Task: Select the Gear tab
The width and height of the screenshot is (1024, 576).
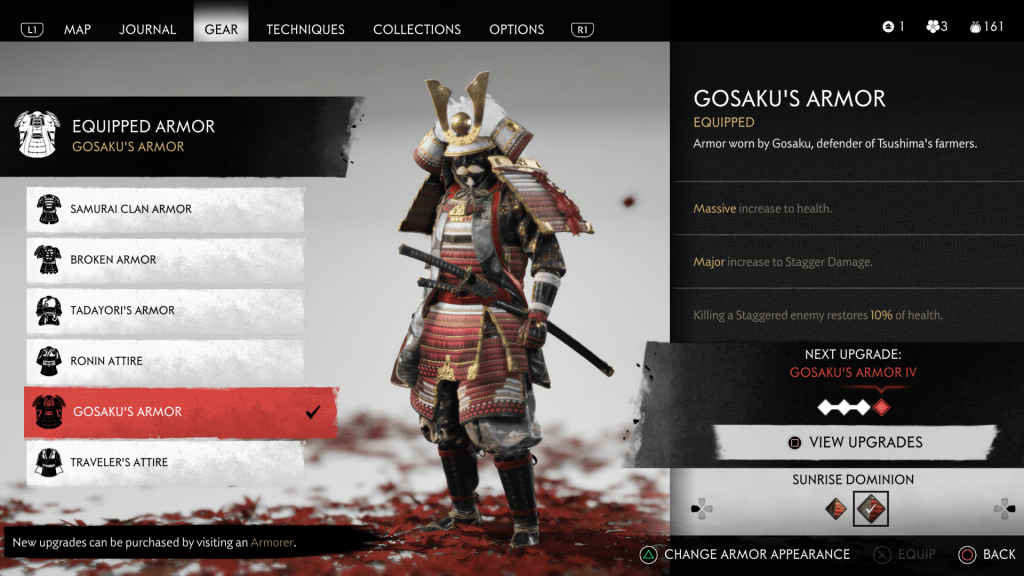Action: (221, 29)
